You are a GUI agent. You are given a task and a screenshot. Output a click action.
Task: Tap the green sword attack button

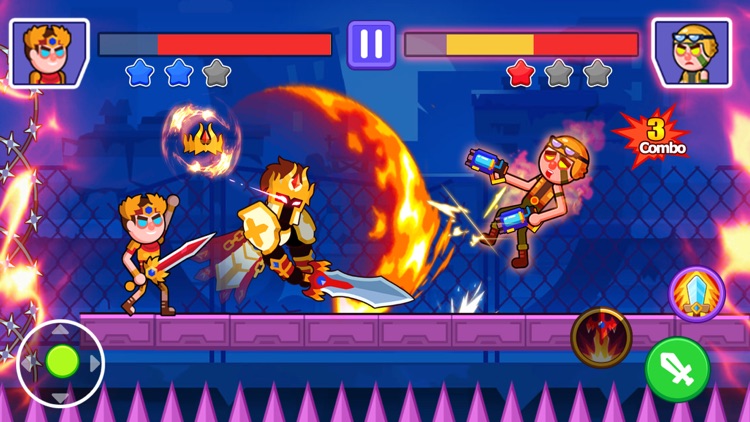(678, 369)
